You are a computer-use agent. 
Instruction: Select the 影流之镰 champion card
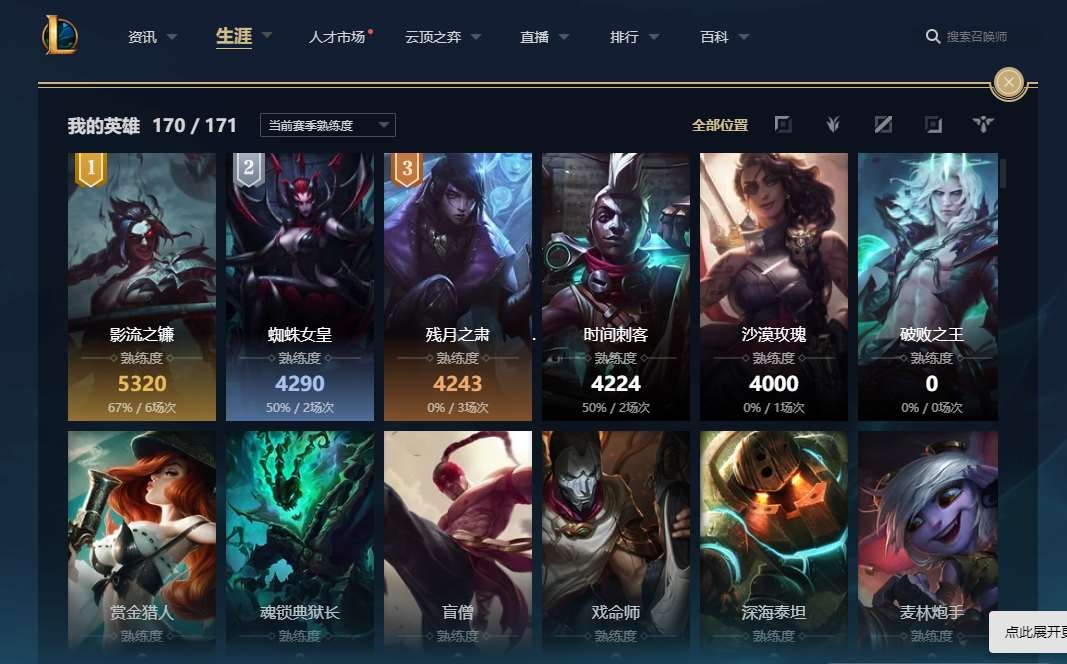coord(142,286)
